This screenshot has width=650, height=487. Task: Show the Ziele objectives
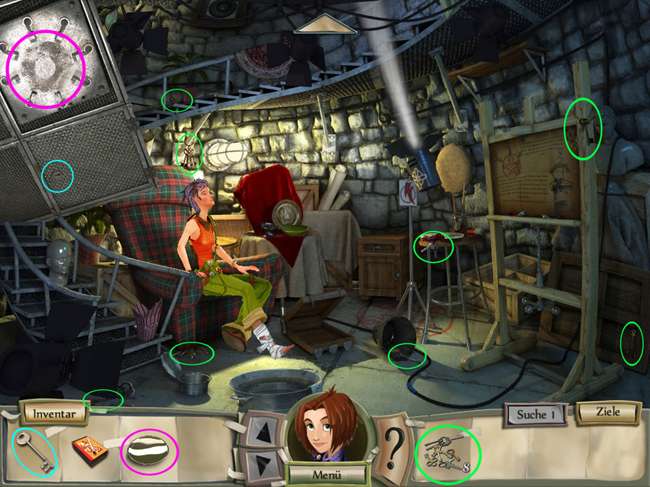tap(607, 412)
